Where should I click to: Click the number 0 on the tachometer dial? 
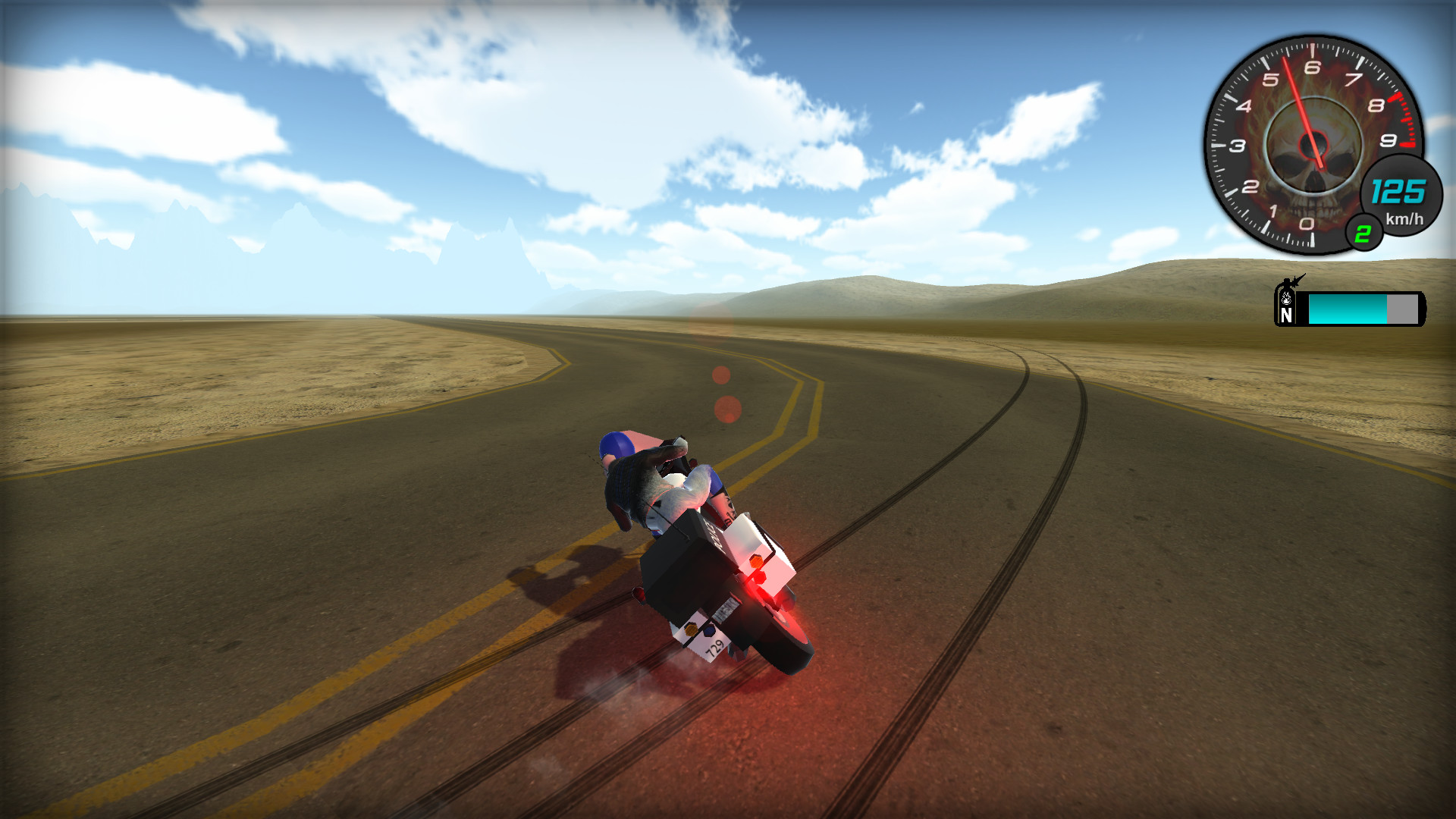tap(1306, 224)
